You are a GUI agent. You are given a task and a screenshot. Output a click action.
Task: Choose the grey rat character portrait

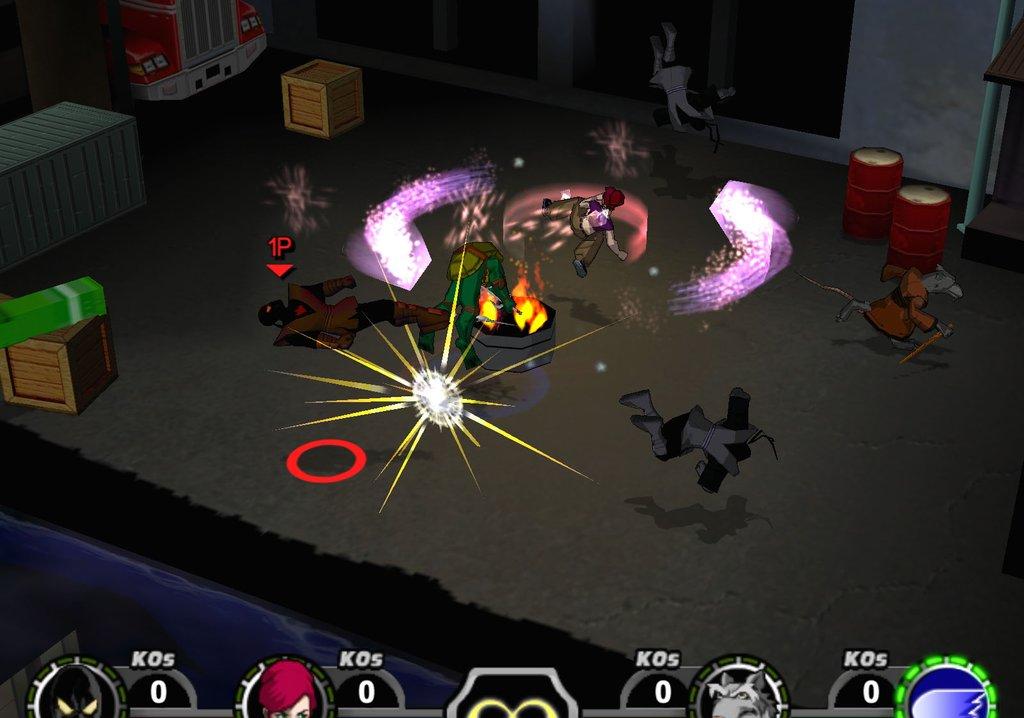point(739,693)
